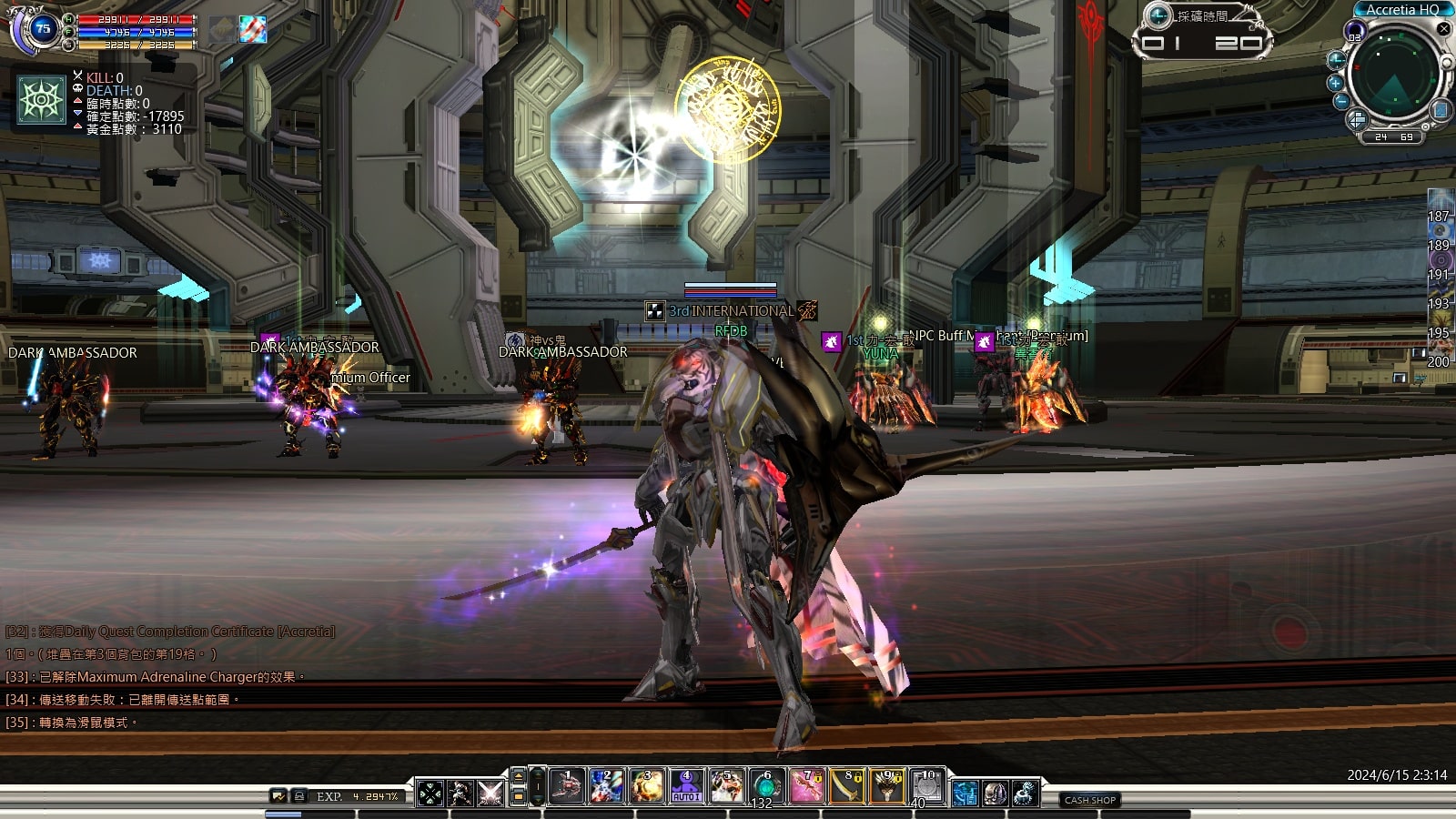The height and width of the screenshot is (819, 1456).
Task: Zoom out the minimap with minus button
Action: point(1340,101)
